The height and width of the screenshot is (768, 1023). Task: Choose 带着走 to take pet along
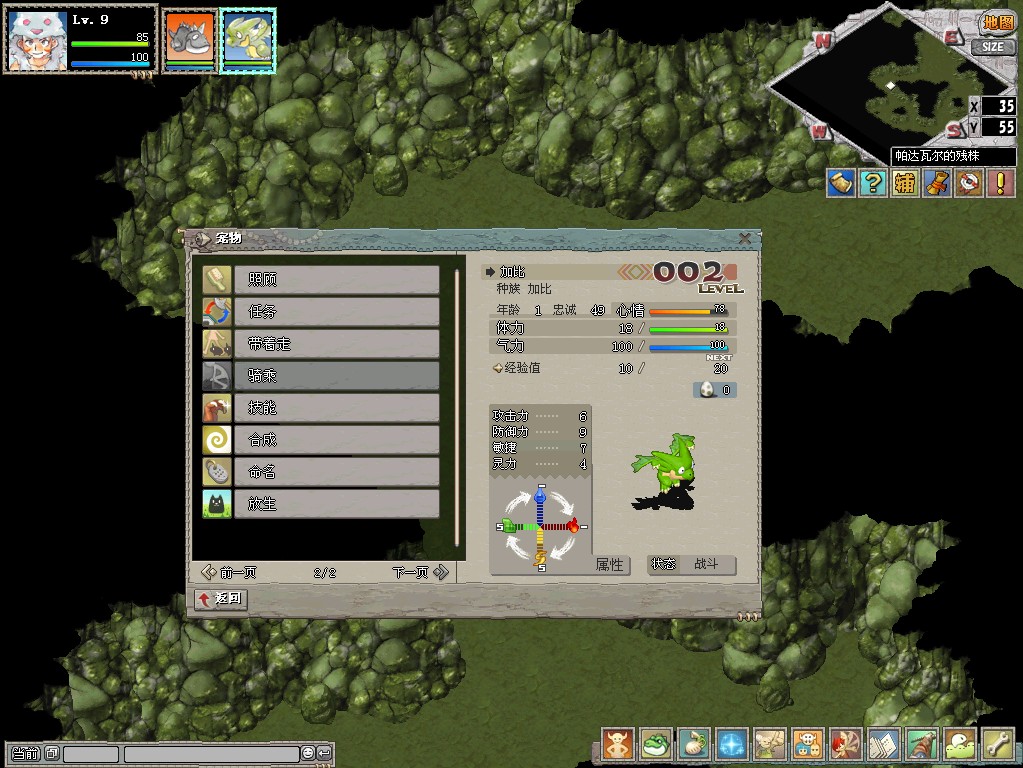pyautogui.click(x=336, y=343)
